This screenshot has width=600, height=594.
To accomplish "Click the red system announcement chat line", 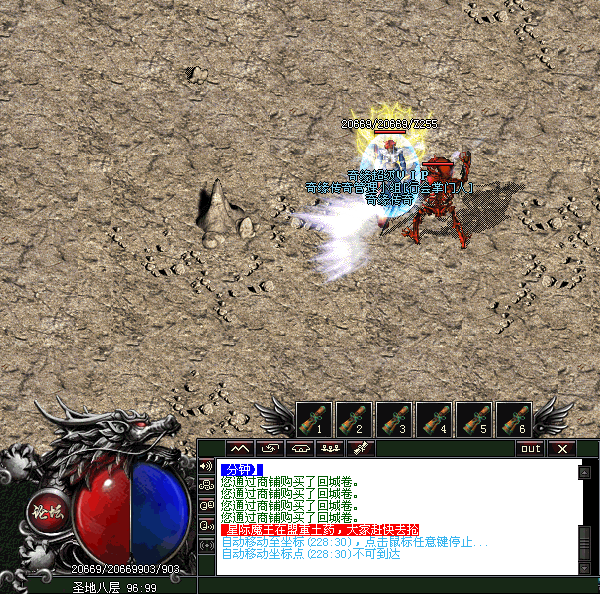I will click(x=320, y=529).
